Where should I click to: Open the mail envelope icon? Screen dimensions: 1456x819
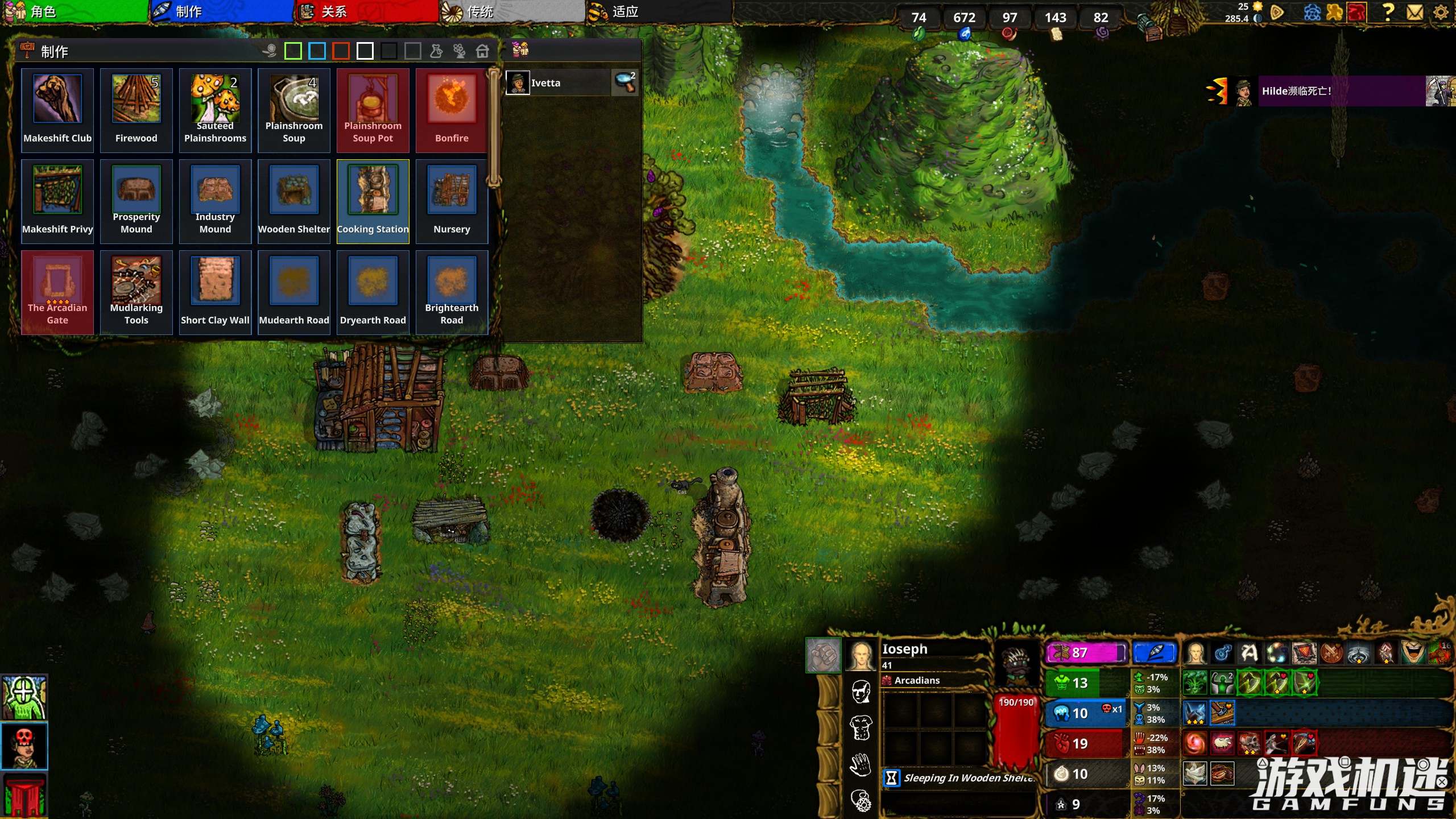1414,13
